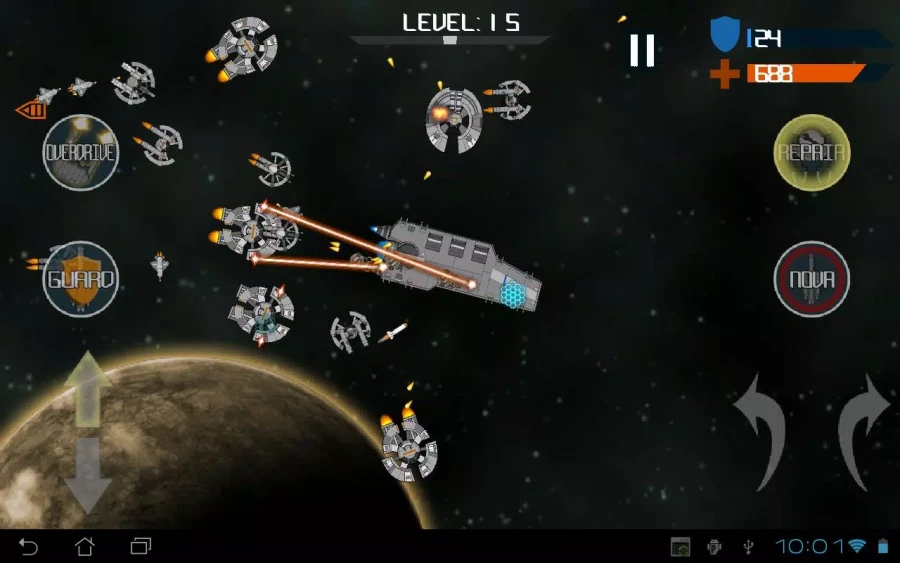Viewport: 900px width, 563px height.
Task: Go to the Android home screen
Action: tap(85, 547)
